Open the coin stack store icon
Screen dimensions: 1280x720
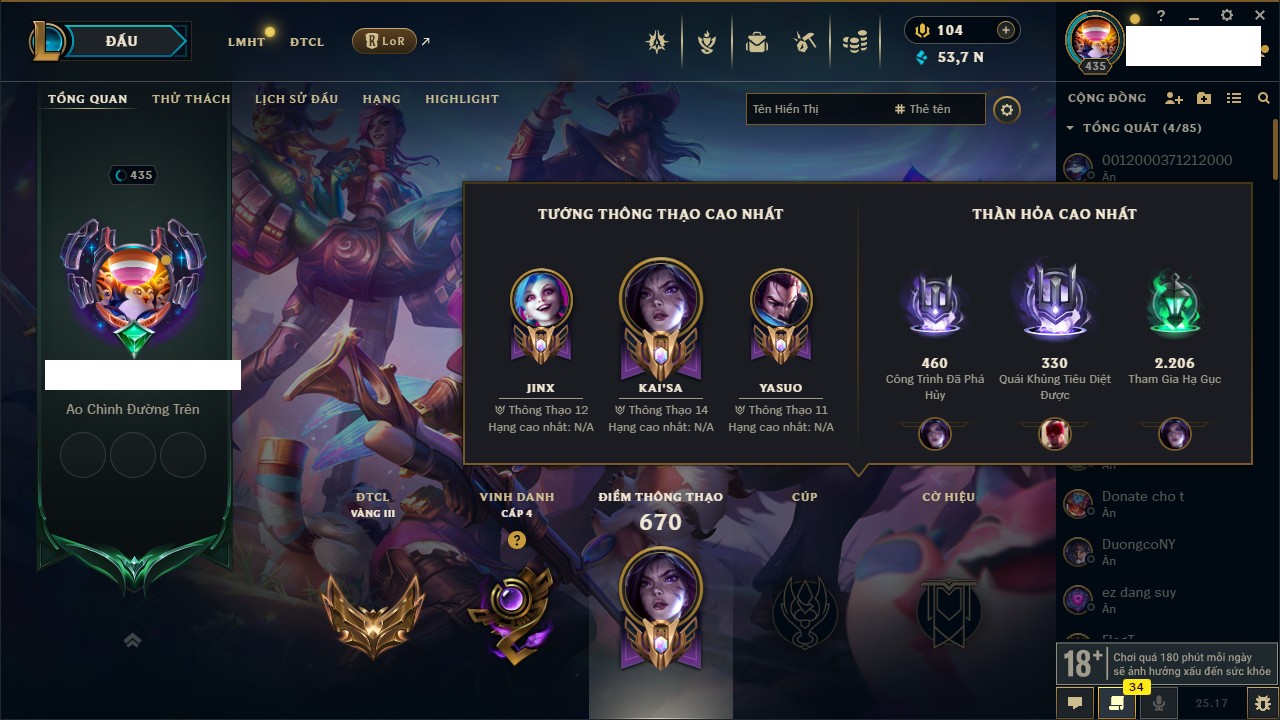coord(854,42)
